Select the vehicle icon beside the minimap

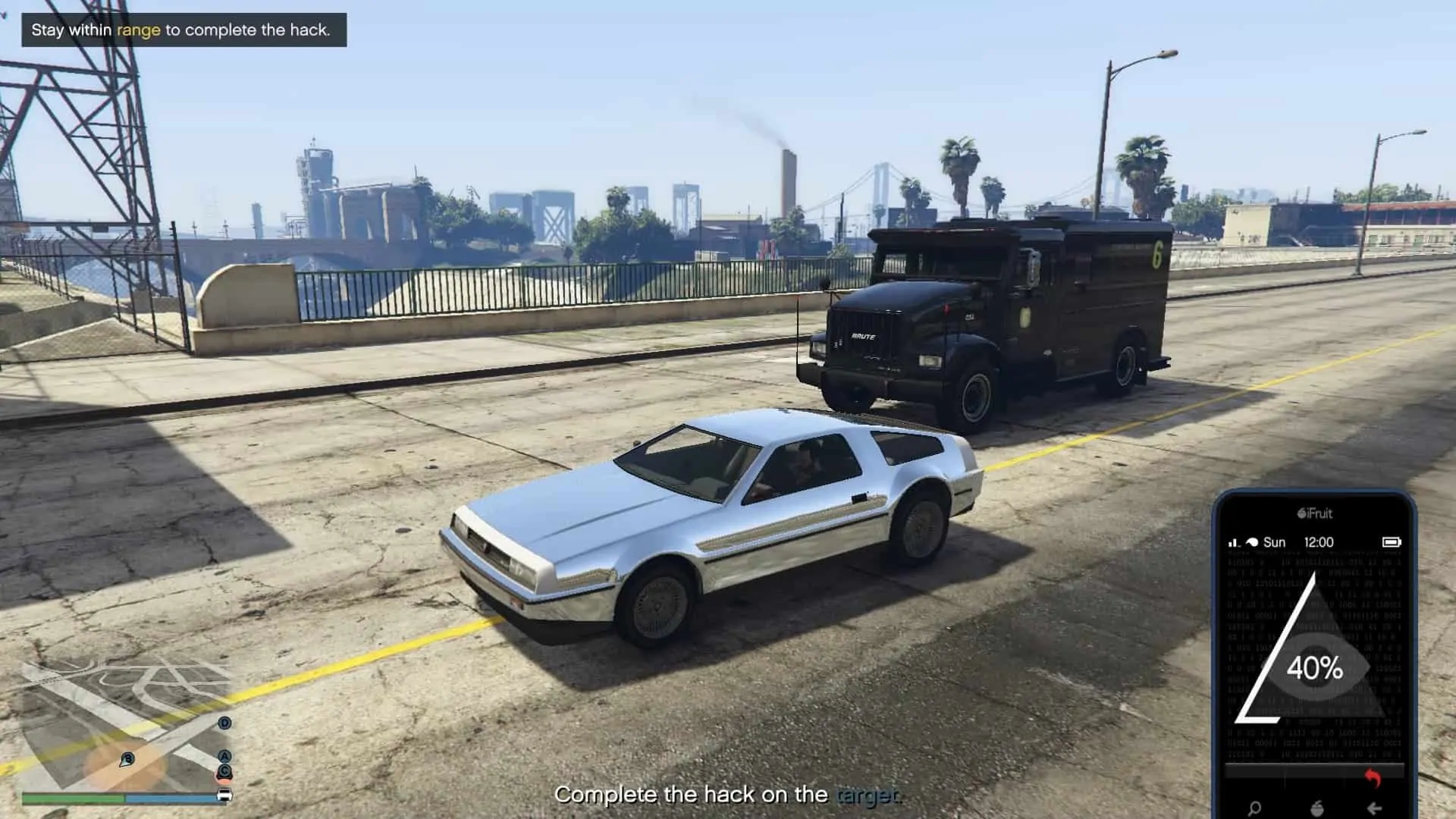click(x=225, y=794)
